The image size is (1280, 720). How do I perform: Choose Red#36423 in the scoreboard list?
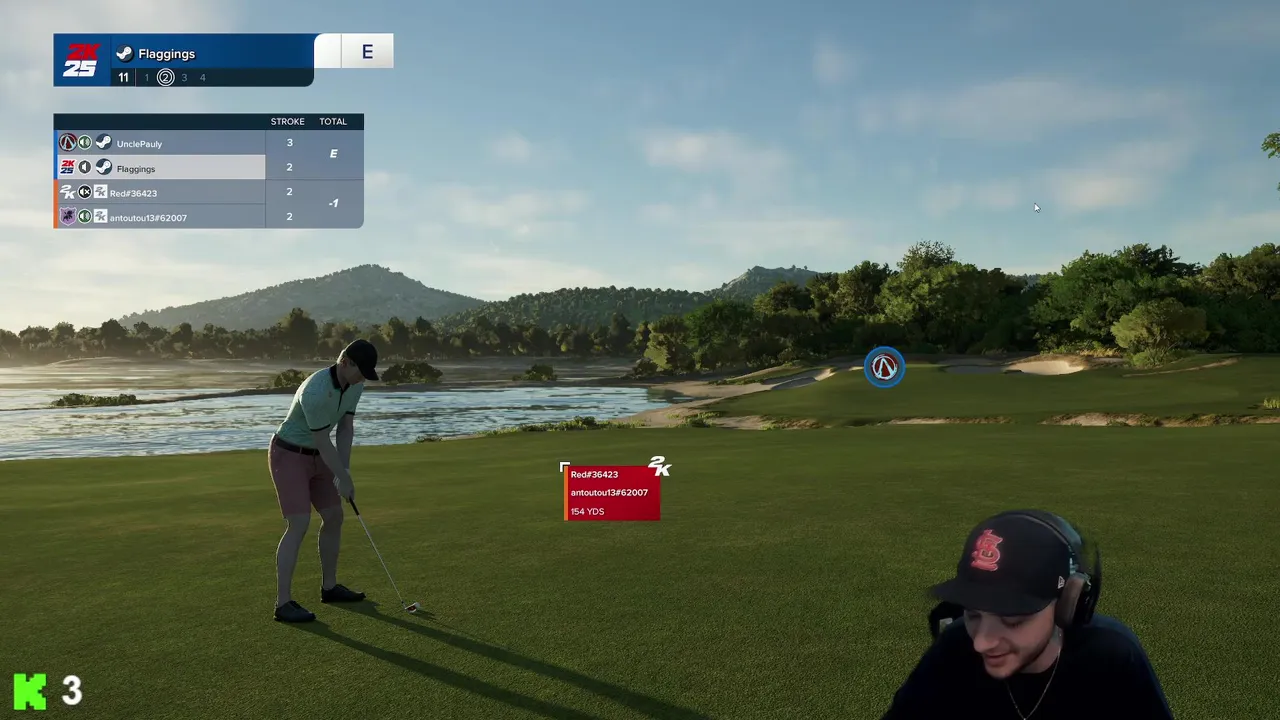pyautogui.click(x=160, y=193)
